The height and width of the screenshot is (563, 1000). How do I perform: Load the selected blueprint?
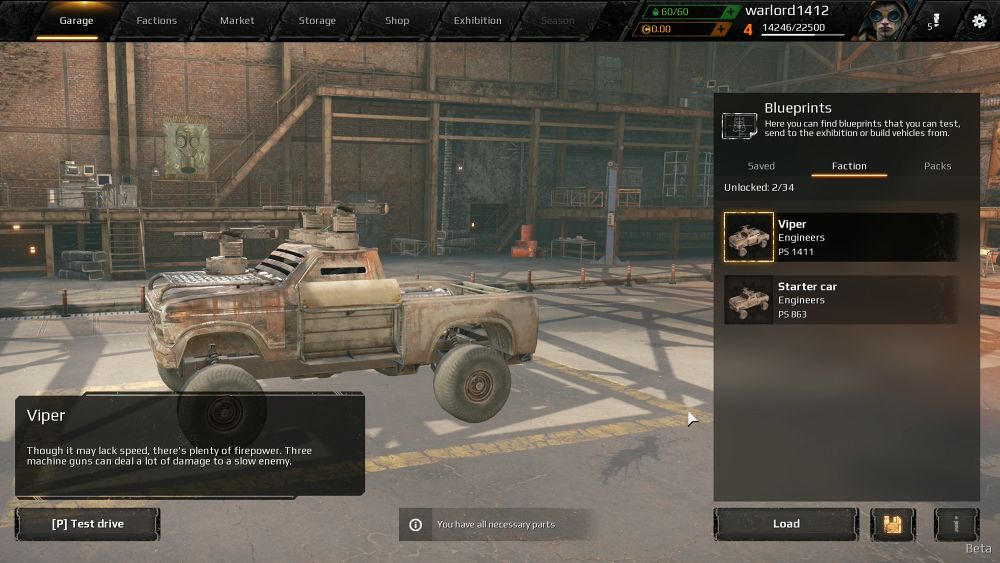[x=786, y=524]
